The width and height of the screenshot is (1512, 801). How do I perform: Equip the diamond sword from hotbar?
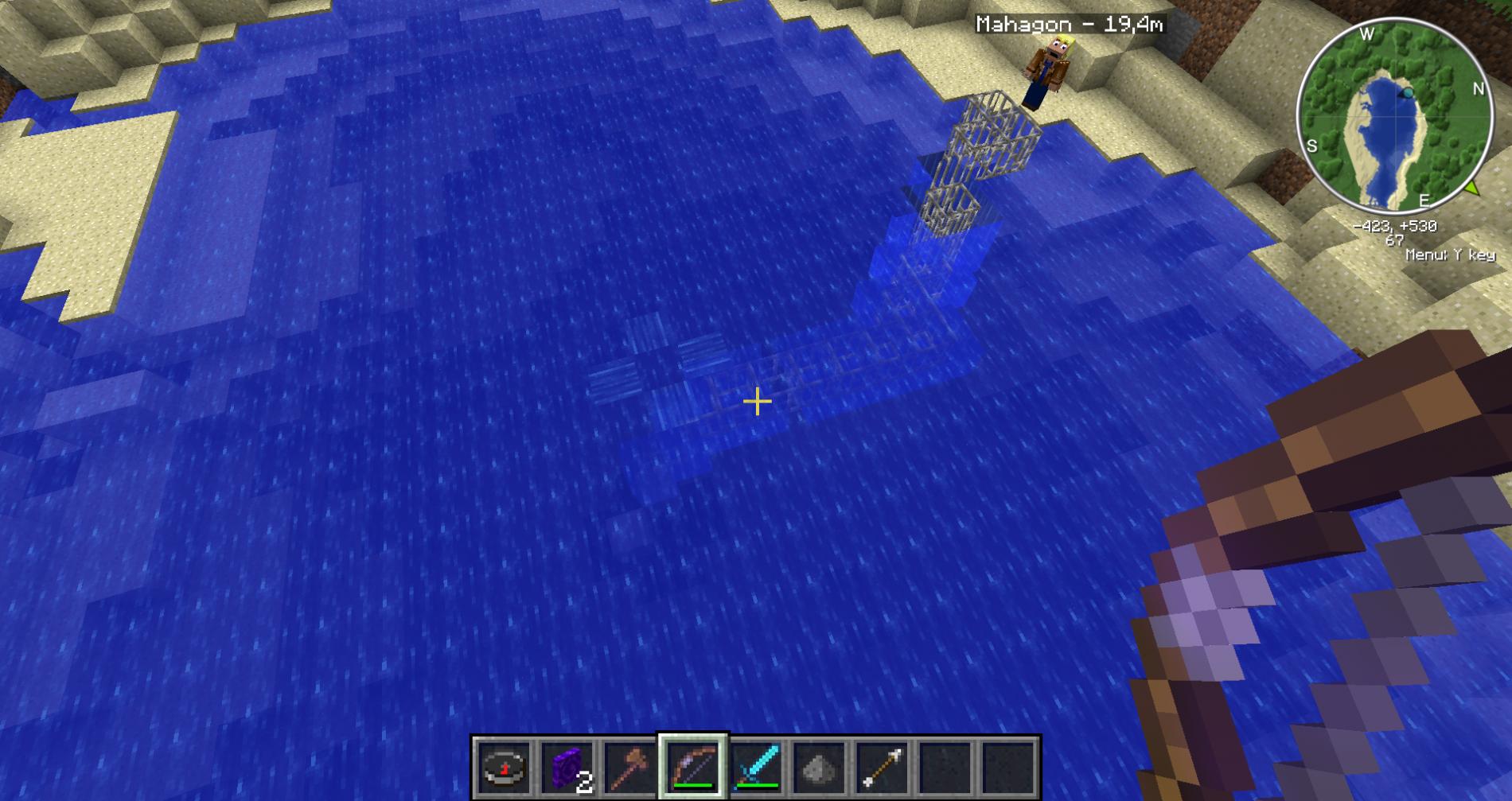(x=756, y=768)
